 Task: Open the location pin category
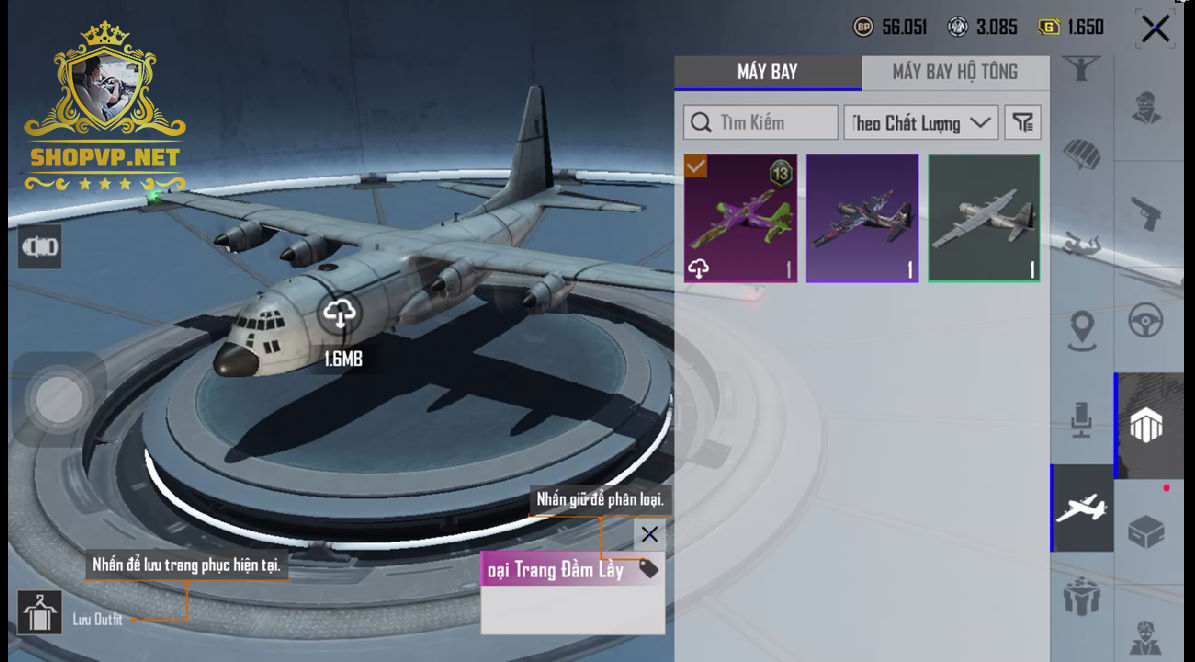1081,330
